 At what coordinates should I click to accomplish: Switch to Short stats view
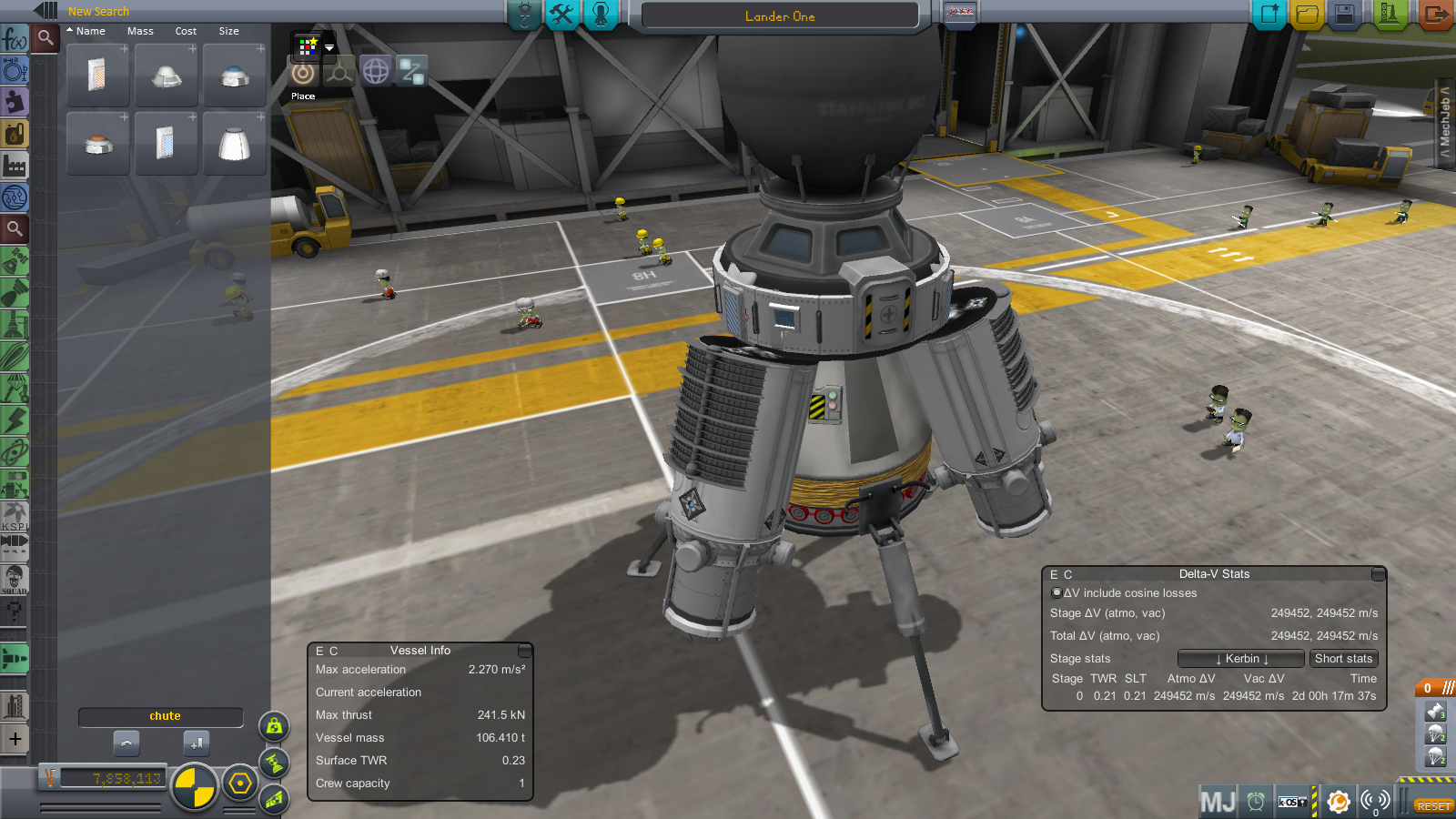pos(1343,659)
